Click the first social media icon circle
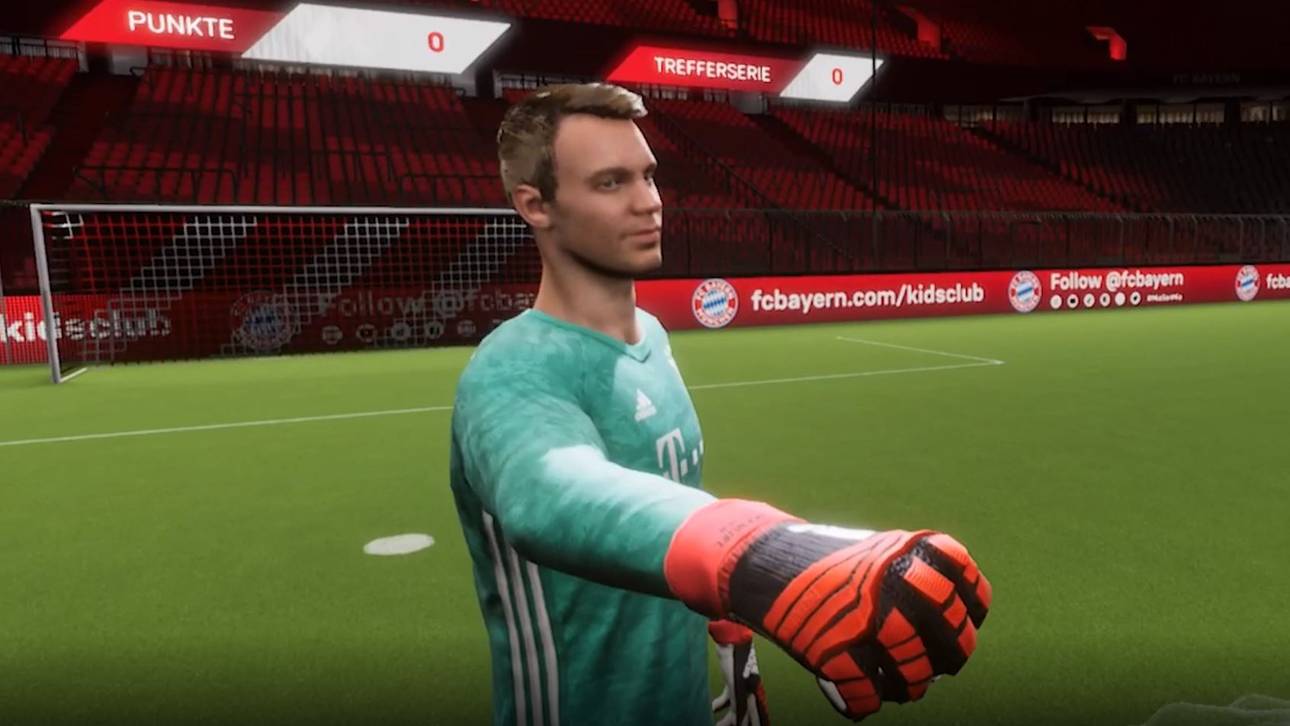The height and width of the screenshot is (726, 1290). click(1056, 299)
